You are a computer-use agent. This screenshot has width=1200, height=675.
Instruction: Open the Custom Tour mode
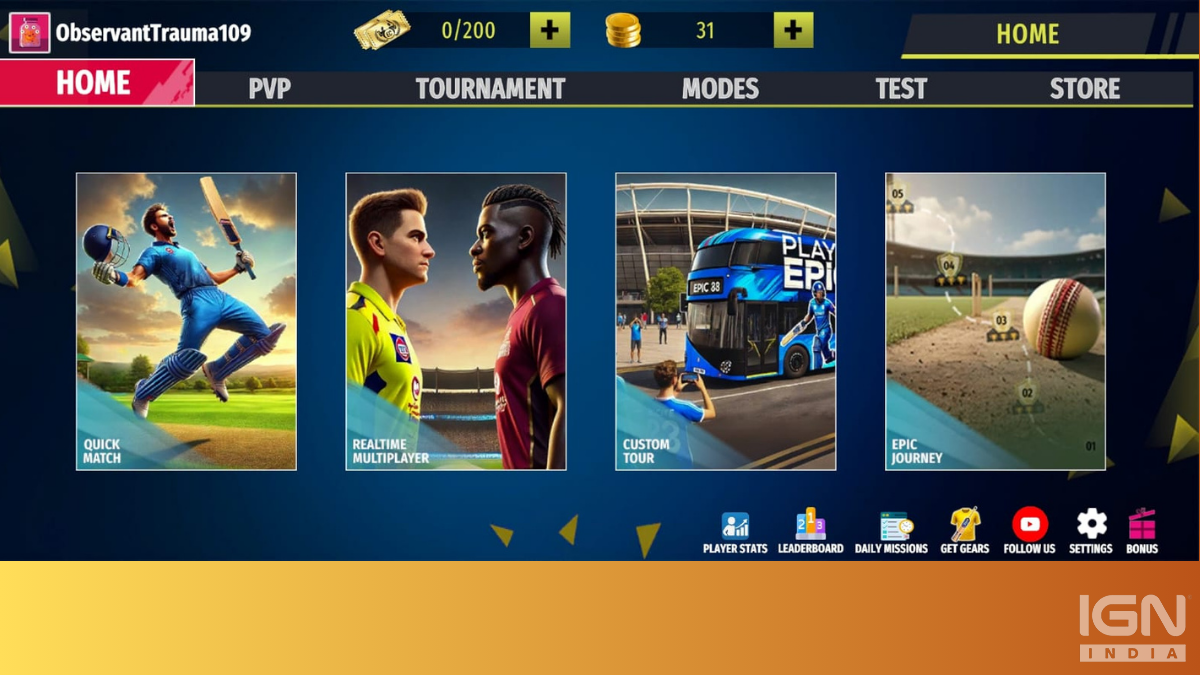pyautogui.click(x=726, y=321)
